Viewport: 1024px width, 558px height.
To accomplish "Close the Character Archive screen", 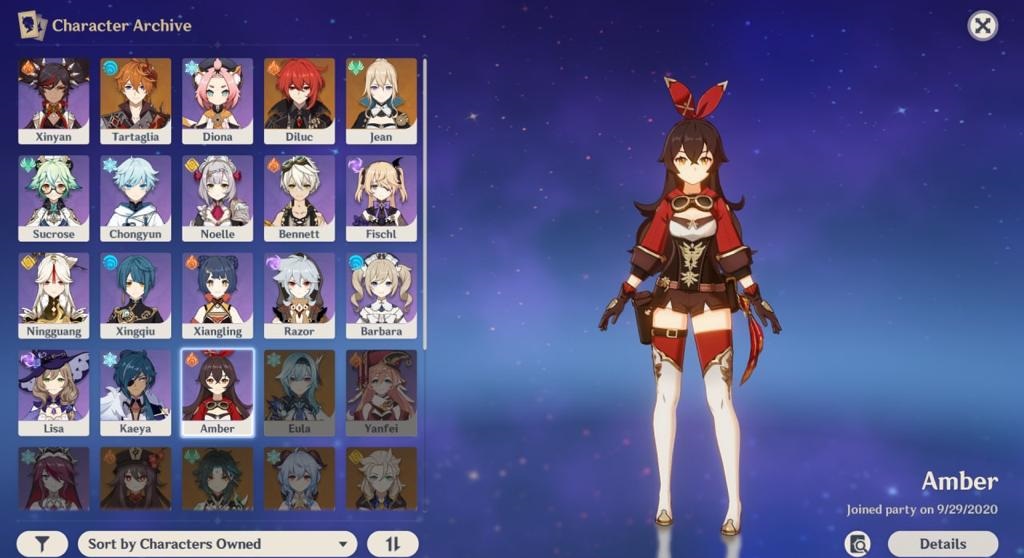I will 983,26.
